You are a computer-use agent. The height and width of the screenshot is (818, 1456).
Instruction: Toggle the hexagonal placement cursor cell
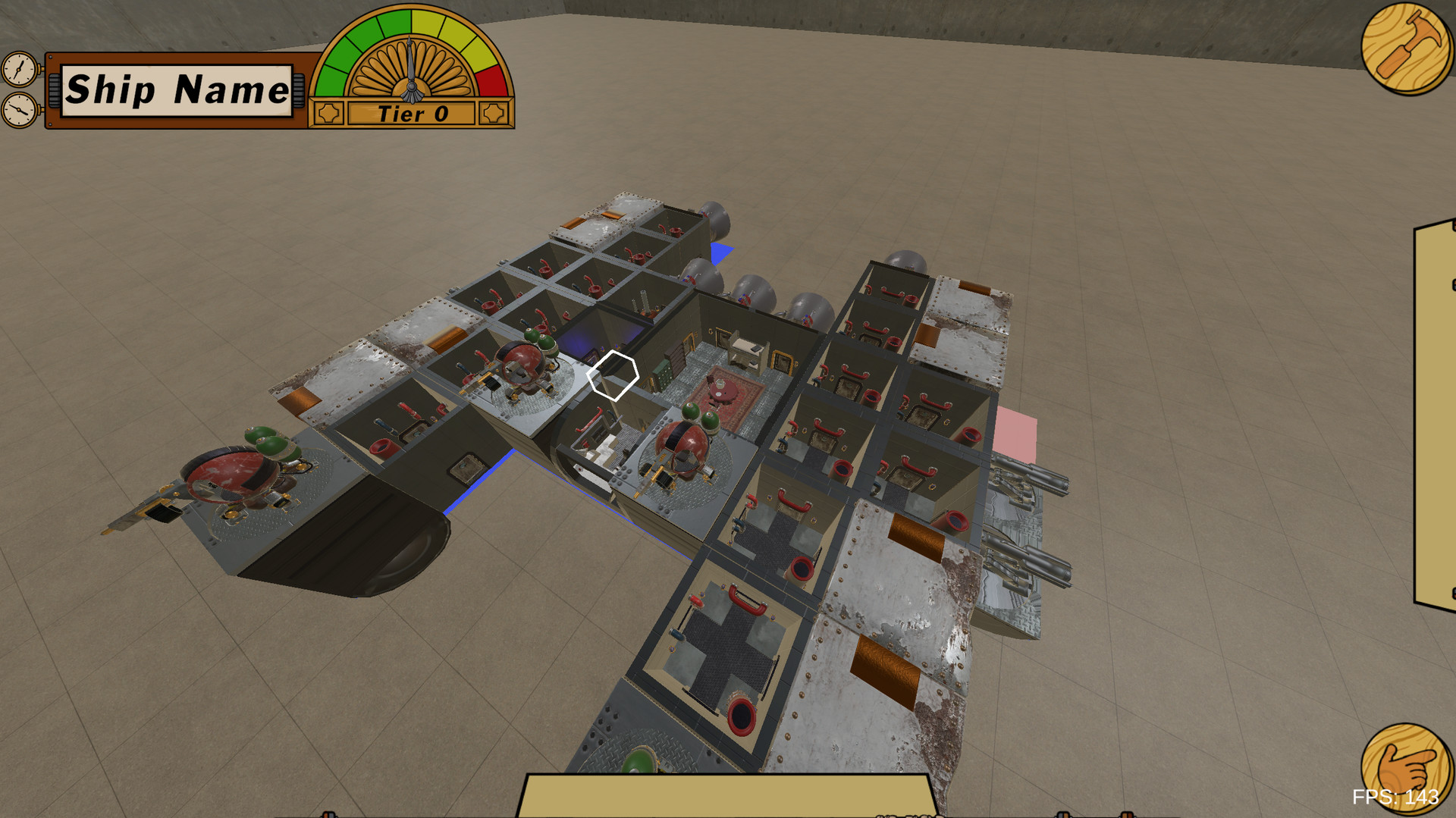[612, 375]
